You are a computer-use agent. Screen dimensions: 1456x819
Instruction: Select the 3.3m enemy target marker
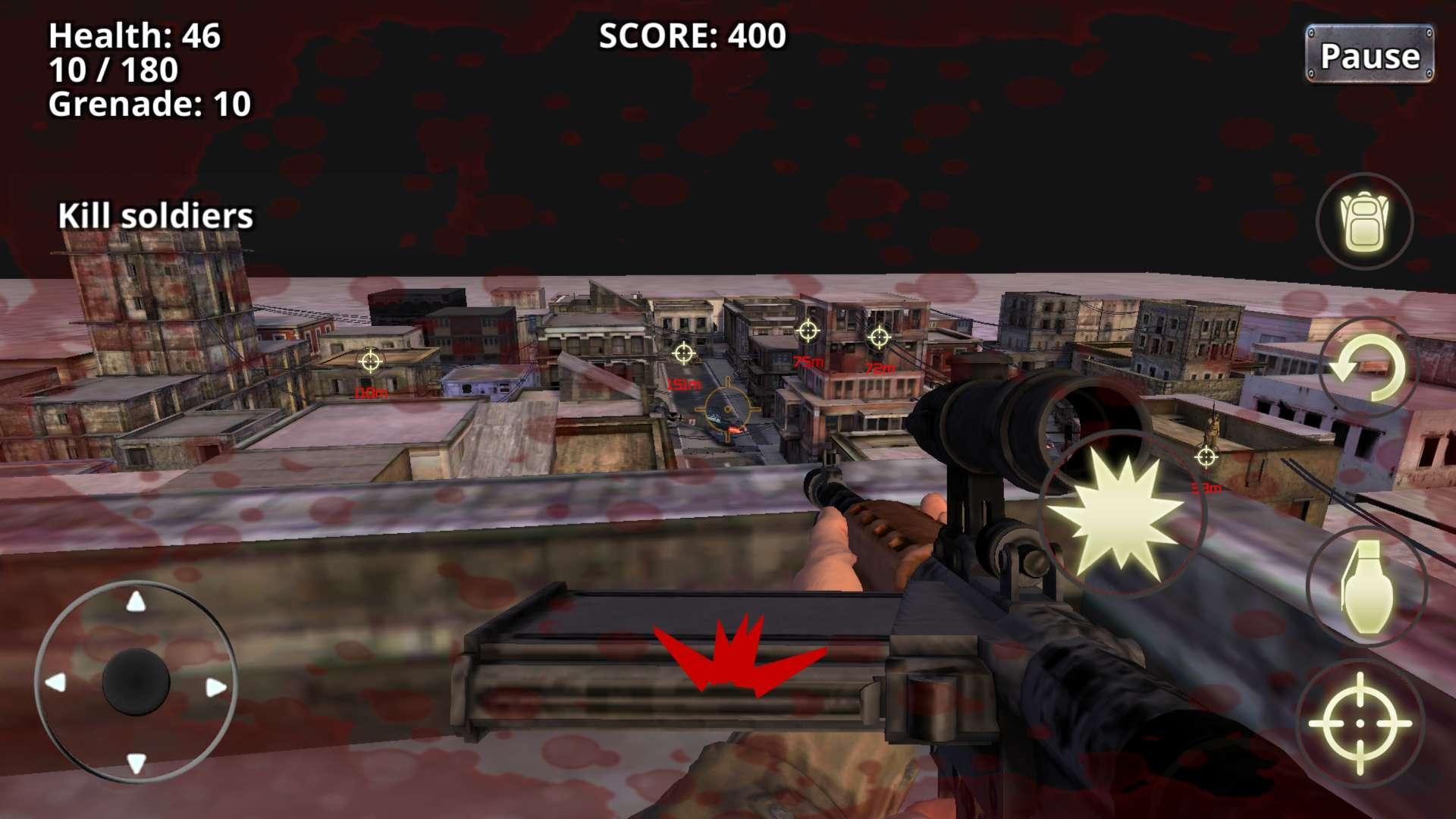click(x=1206, y=456)
